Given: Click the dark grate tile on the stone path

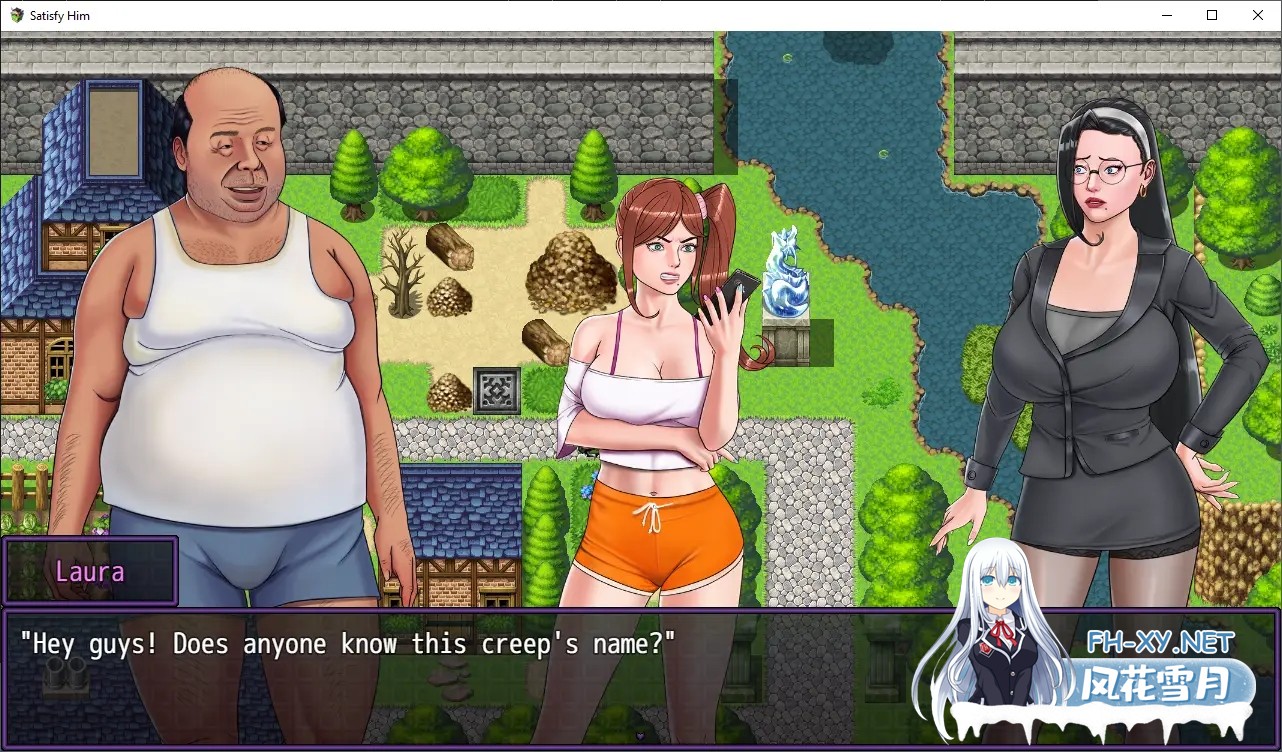Looking at the screenshot, I should 497,388.
